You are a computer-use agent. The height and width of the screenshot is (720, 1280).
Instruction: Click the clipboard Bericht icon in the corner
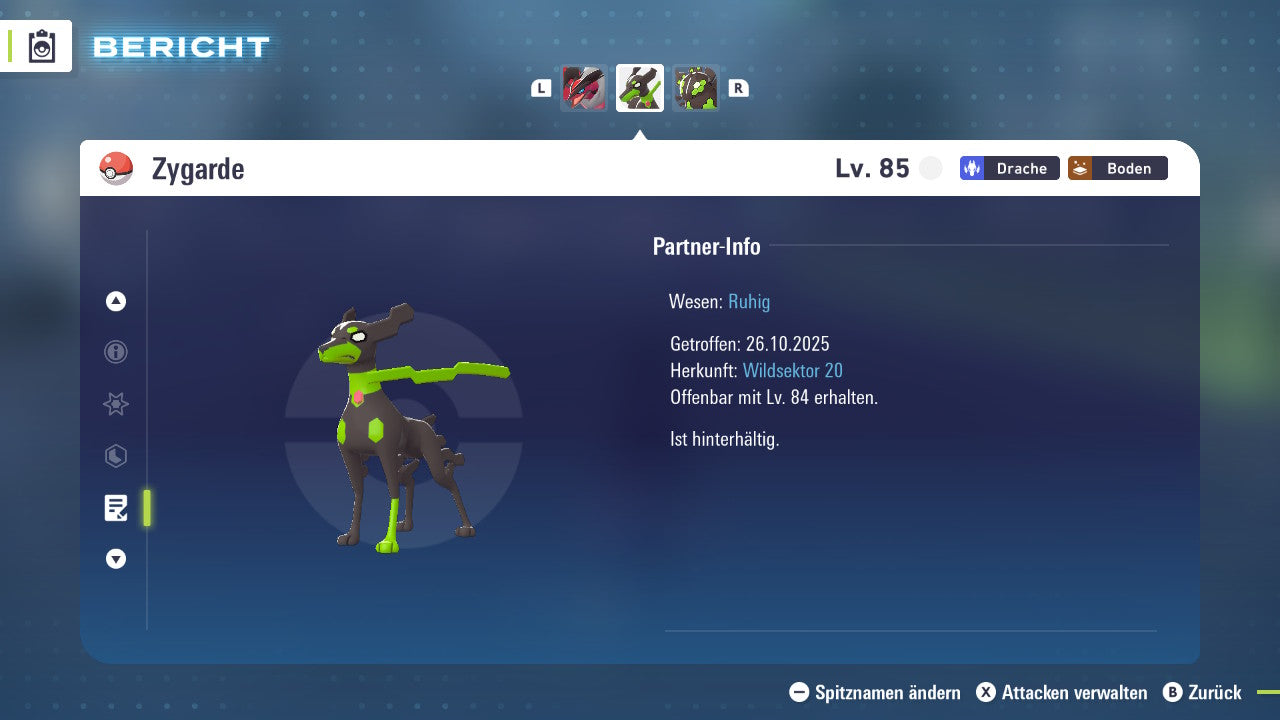point(40,46)
